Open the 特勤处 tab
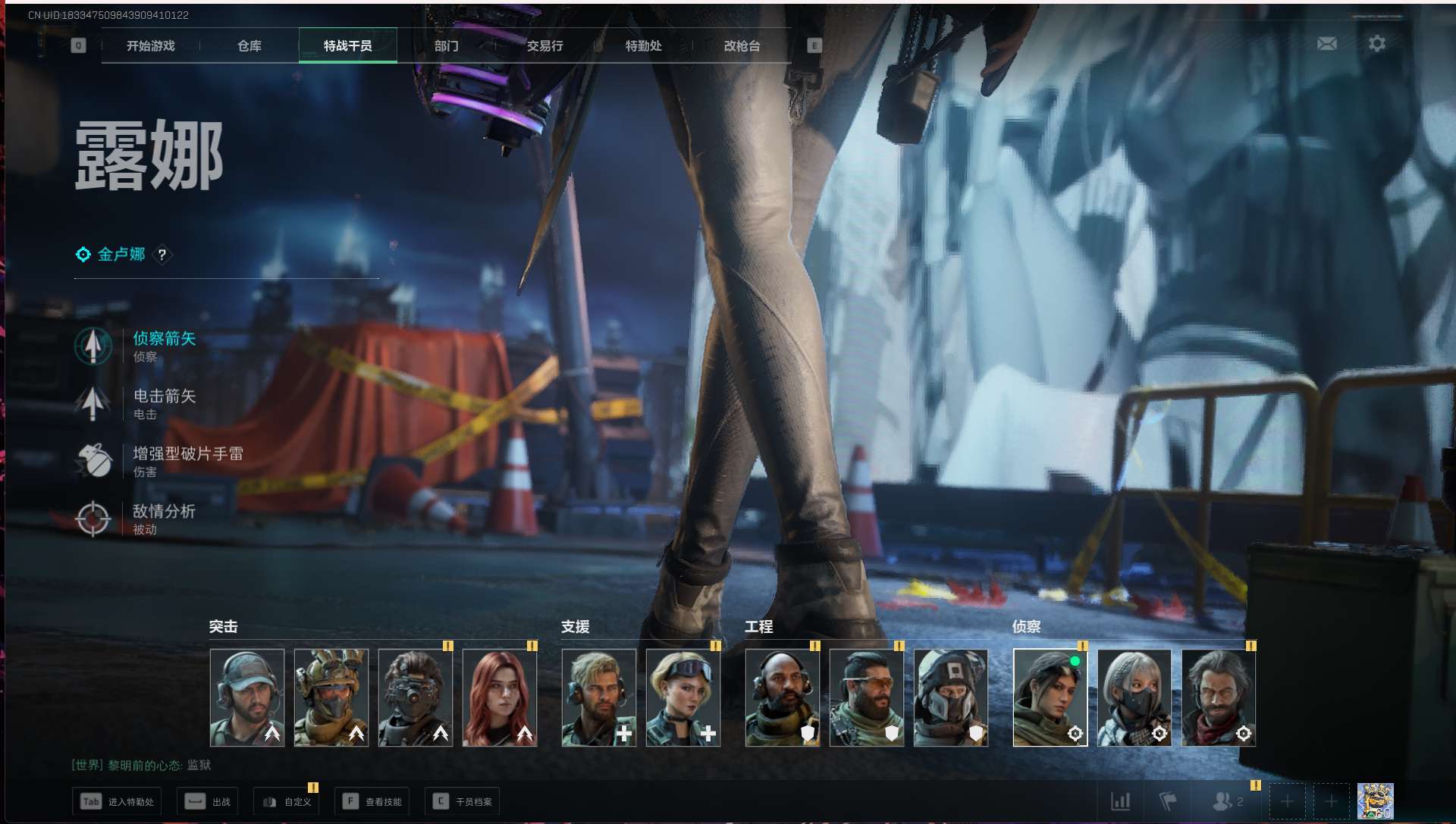 pos(643,46)
